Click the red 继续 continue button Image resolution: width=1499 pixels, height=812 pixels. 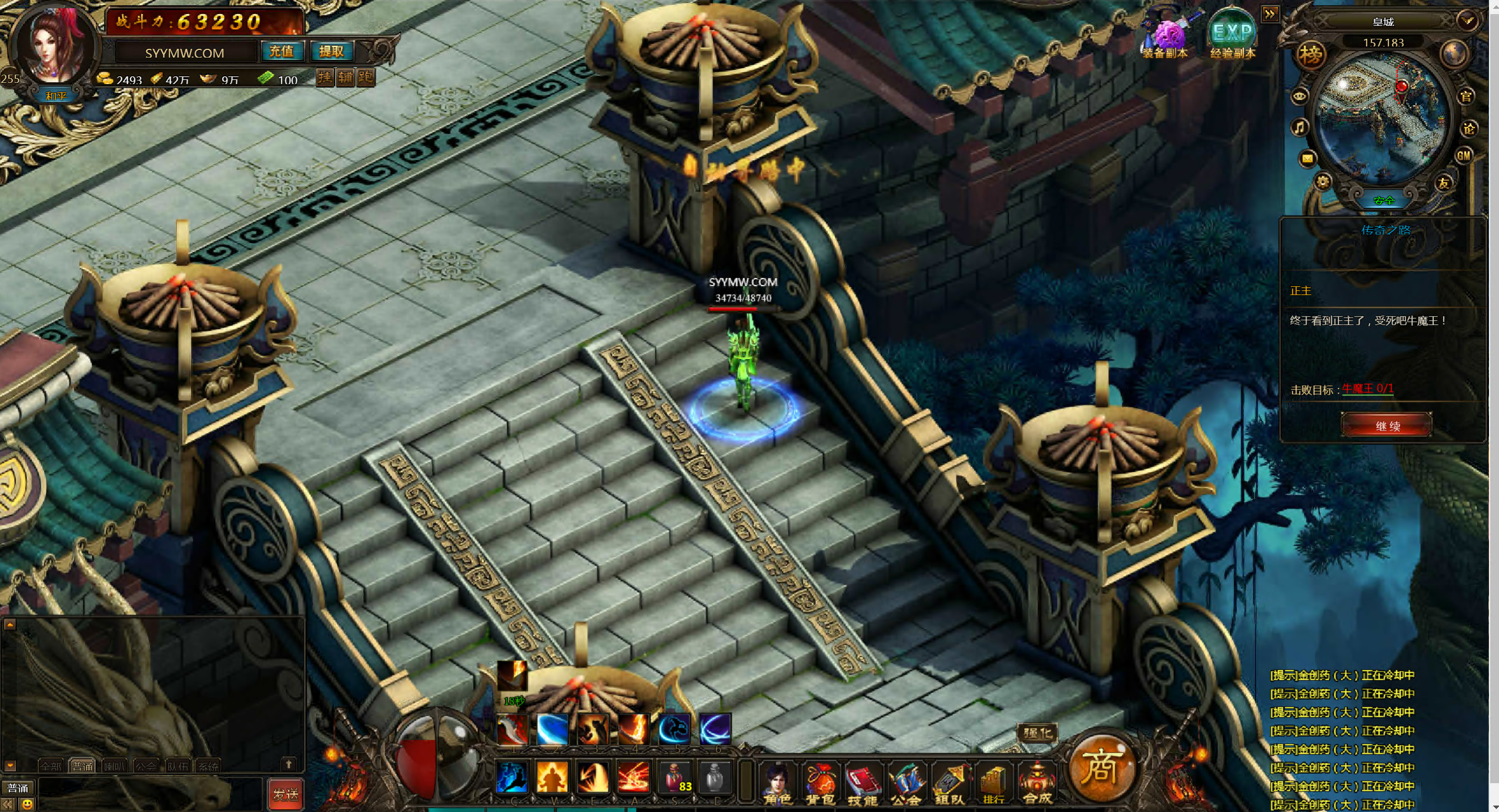[1386, 425]
